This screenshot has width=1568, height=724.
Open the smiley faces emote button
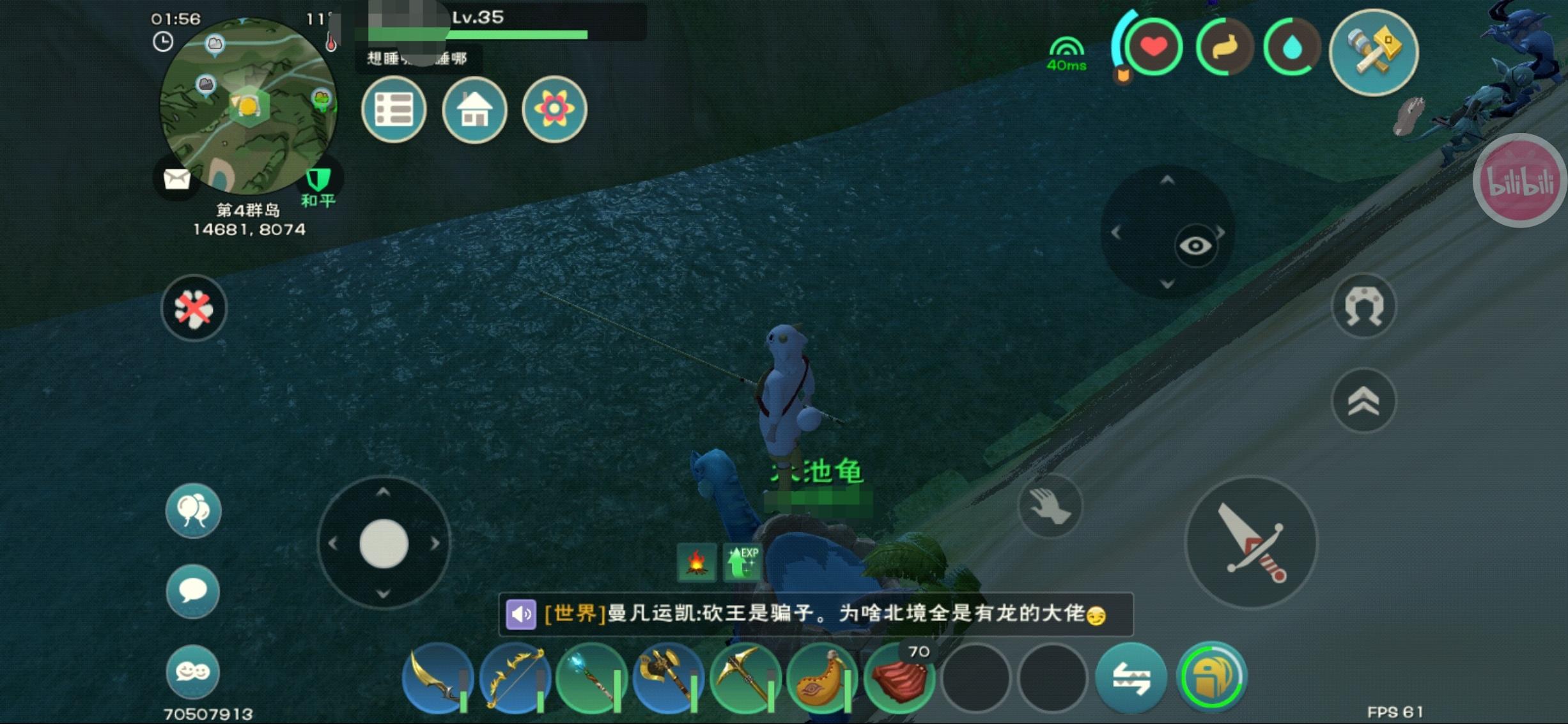(193, 672)
